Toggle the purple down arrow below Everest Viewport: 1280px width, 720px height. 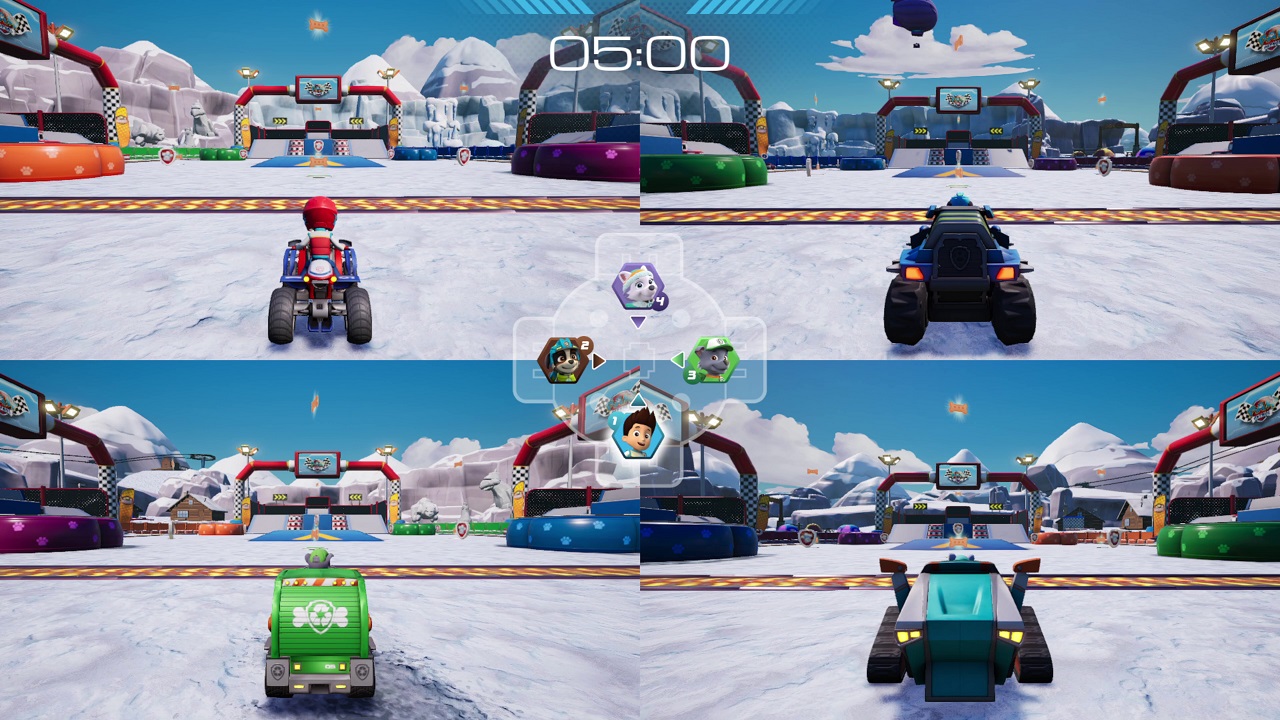pyautogui.click(x=636, y=321)
